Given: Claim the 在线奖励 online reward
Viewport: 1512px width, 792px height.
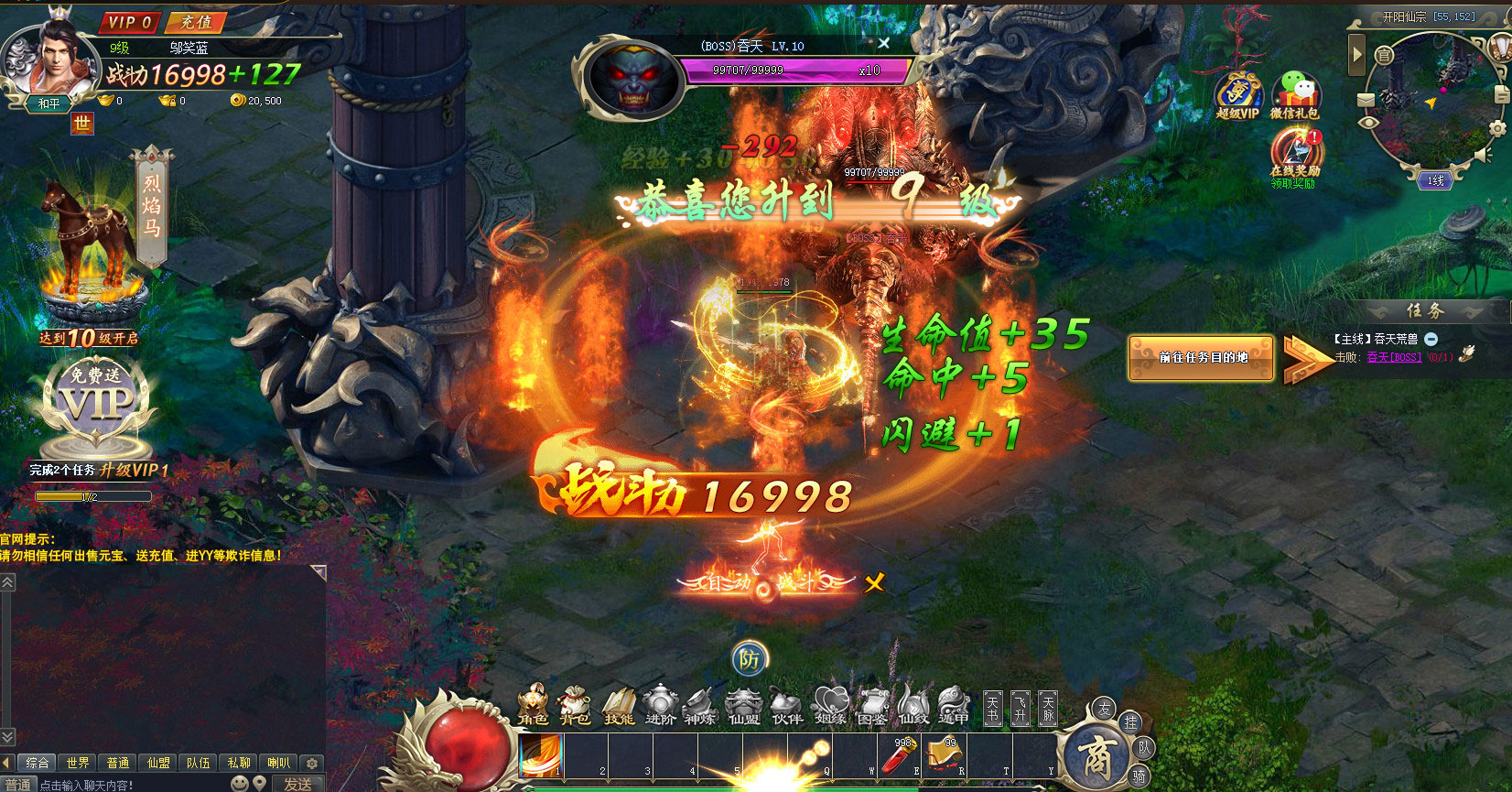Looking at the screenshot, I should point(1293,156).
